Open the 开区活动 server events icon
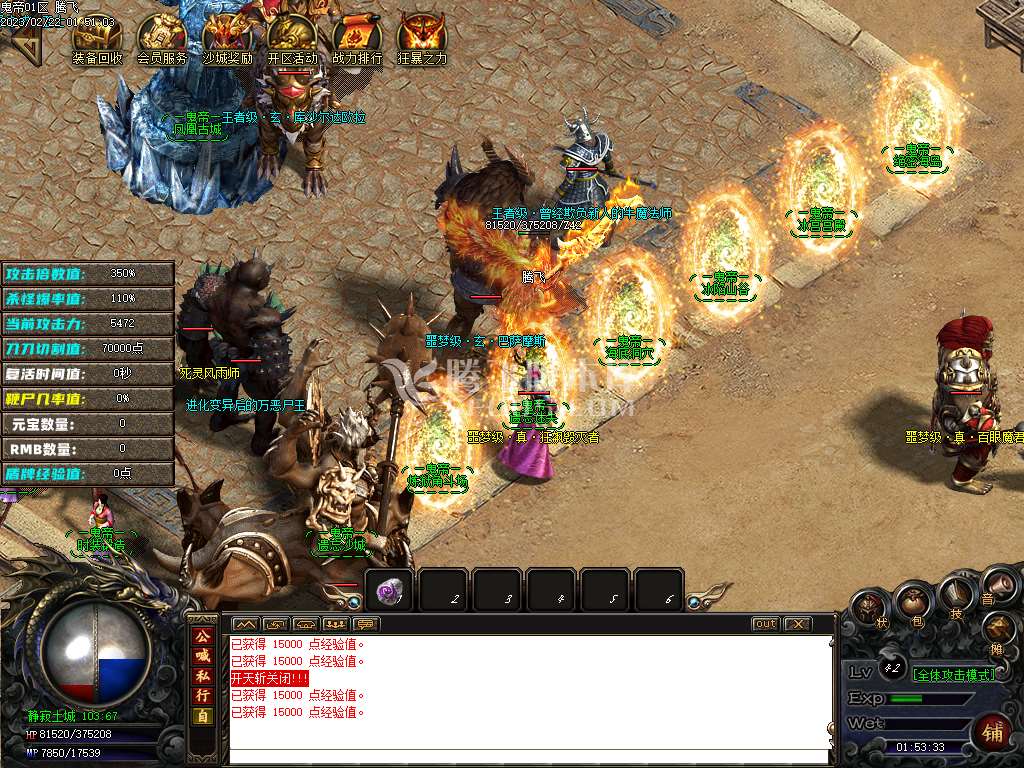 pos(292,38)
